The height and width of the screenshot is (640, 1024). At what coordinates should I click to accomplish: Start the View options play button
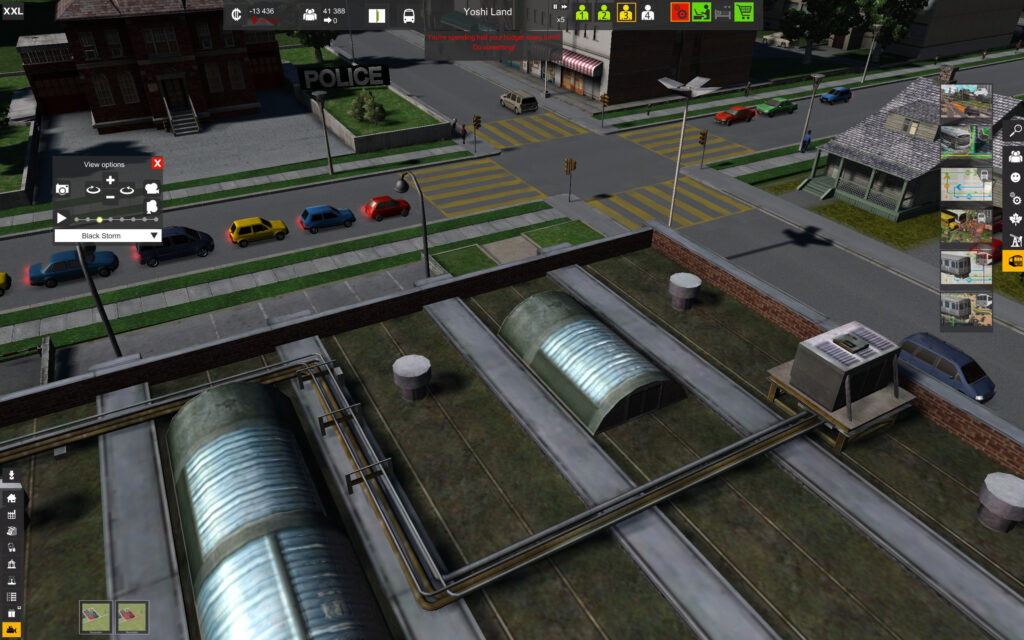(x=62, y=218)
